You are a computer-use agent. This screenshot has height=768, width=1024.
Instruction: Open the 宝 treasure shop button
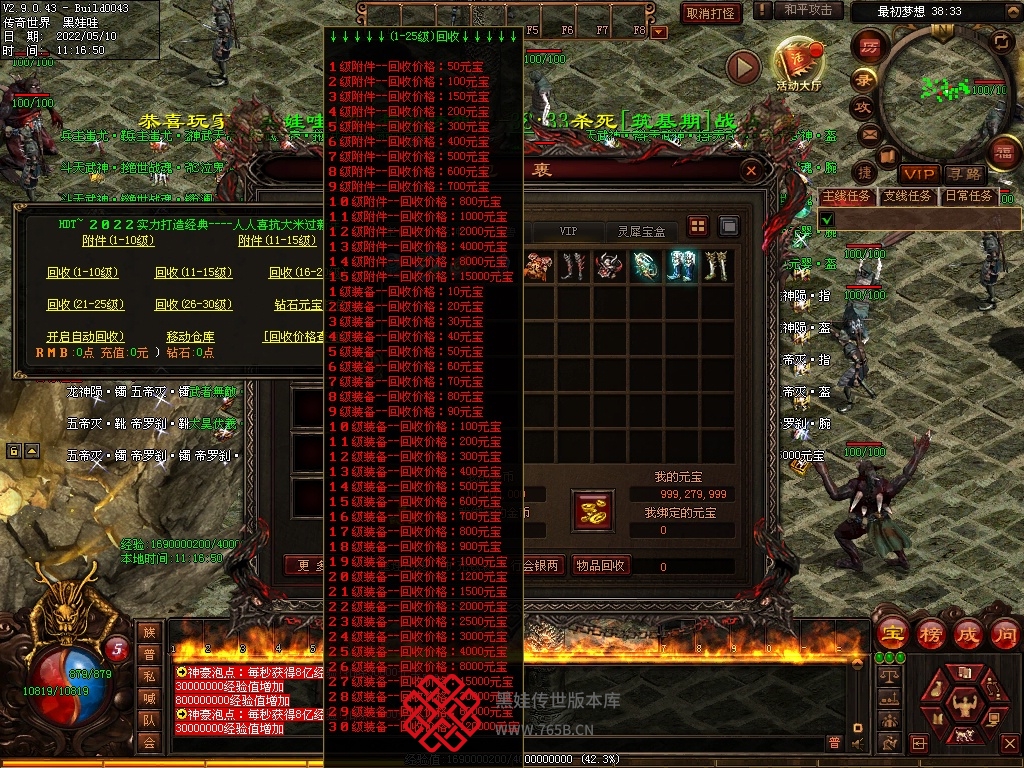click(892, 633)
